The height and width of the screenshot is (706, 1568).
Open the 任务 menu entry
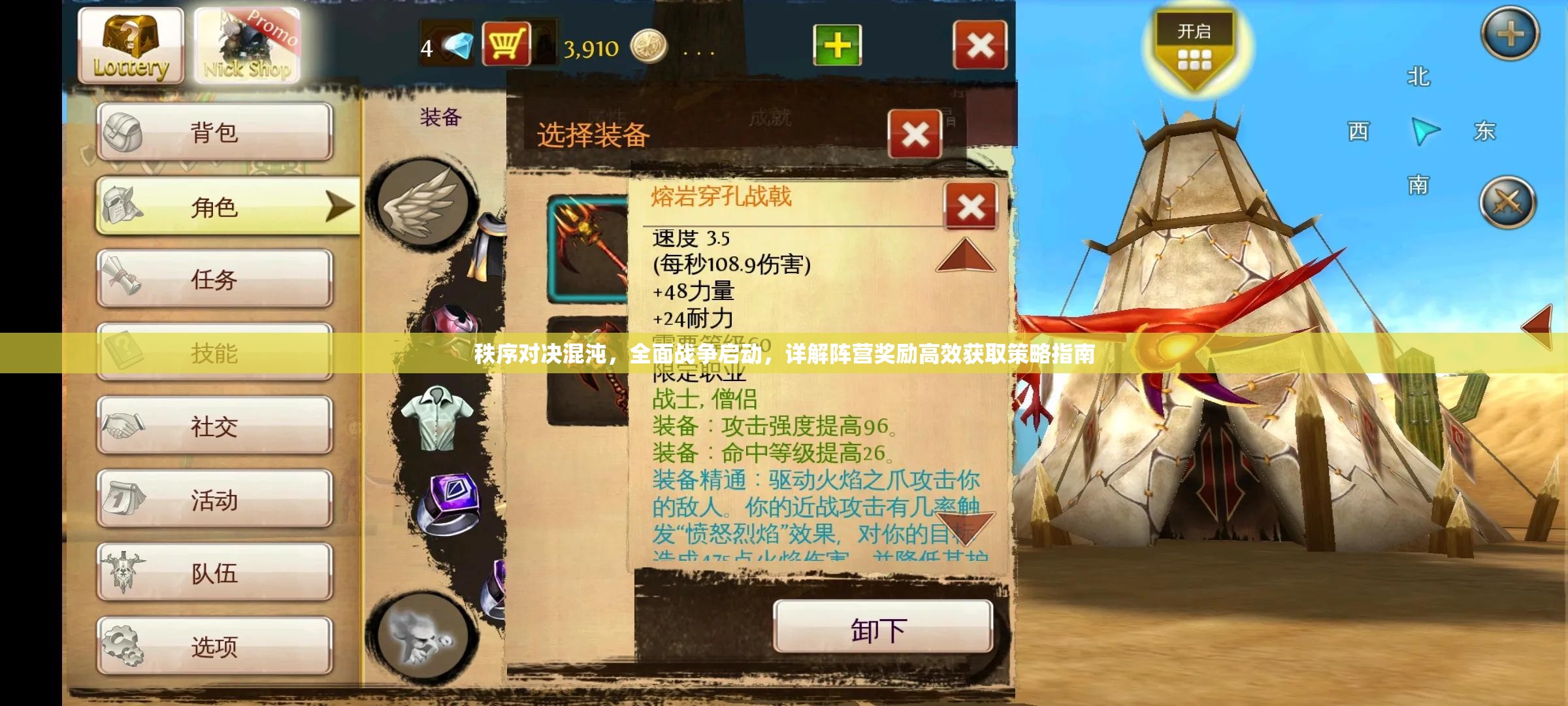(x=216, y=278)
